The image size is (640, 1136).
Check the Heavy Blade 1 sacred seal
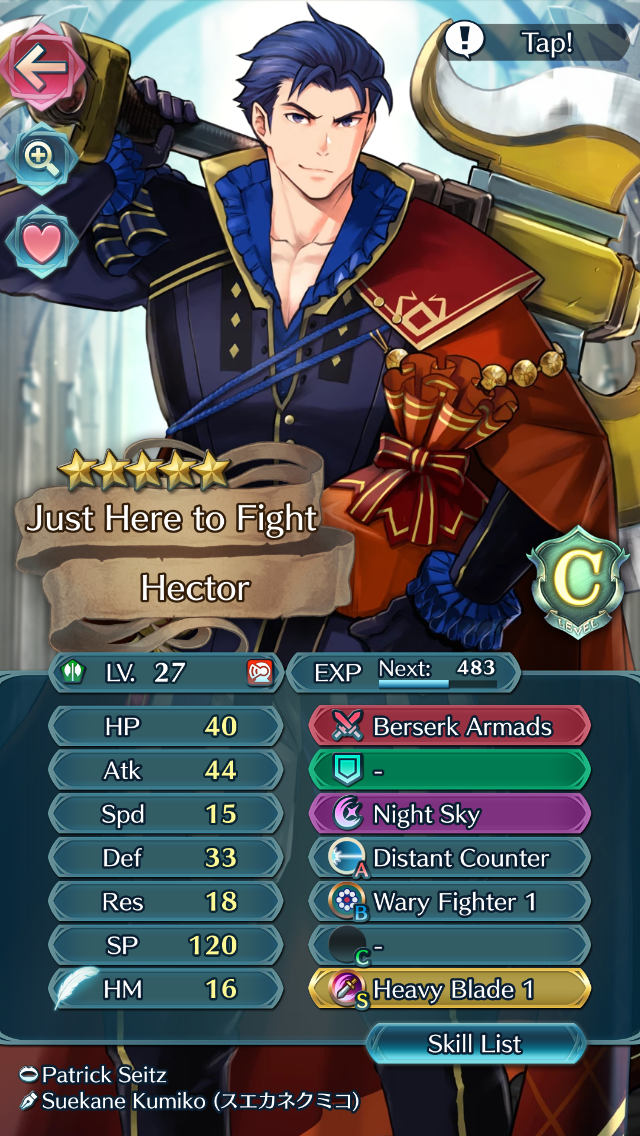(x=449, y=990)
